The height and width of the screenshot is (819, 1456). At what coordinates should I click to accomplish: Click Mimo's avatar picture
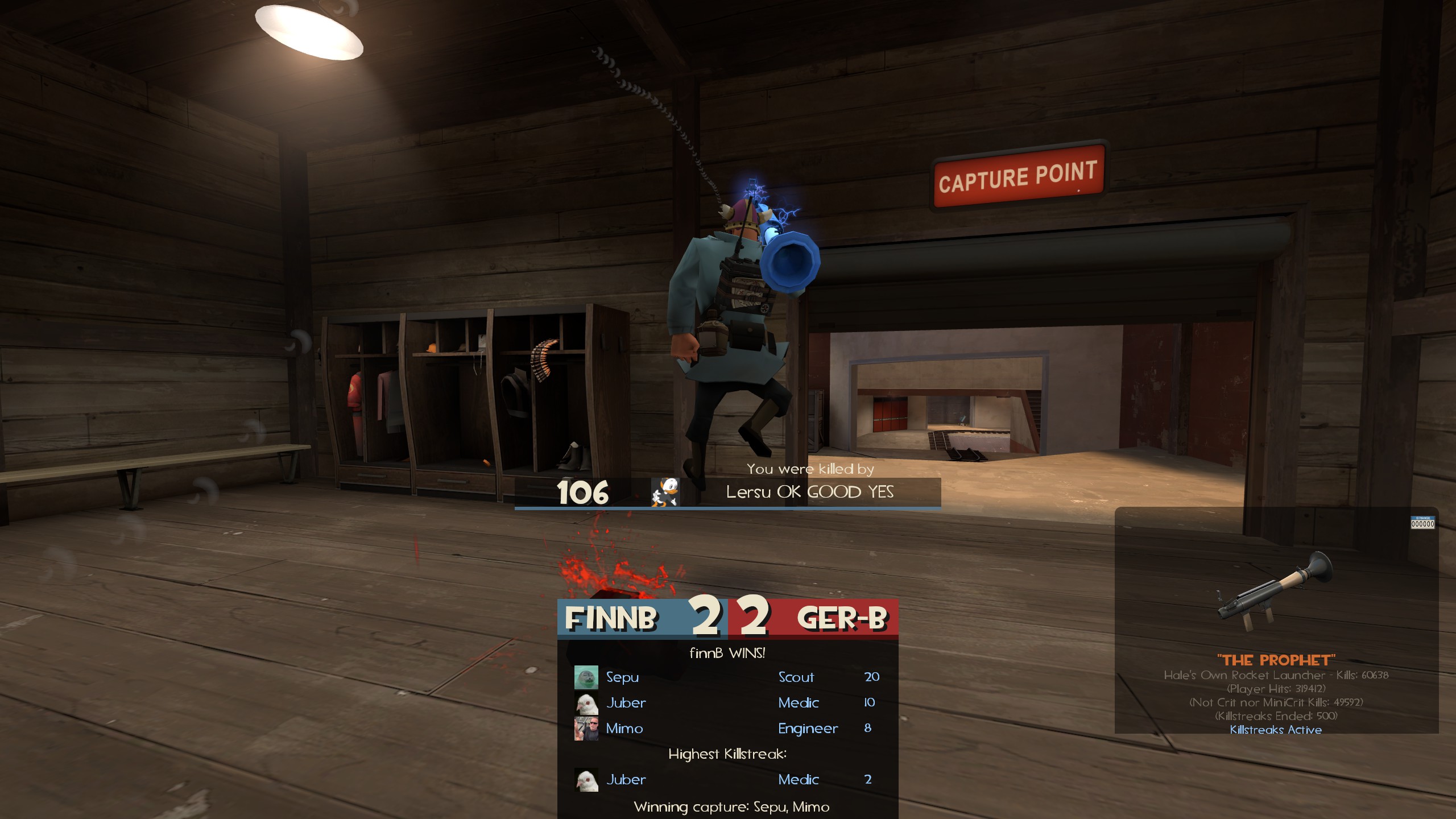click(x=586, y=729)
